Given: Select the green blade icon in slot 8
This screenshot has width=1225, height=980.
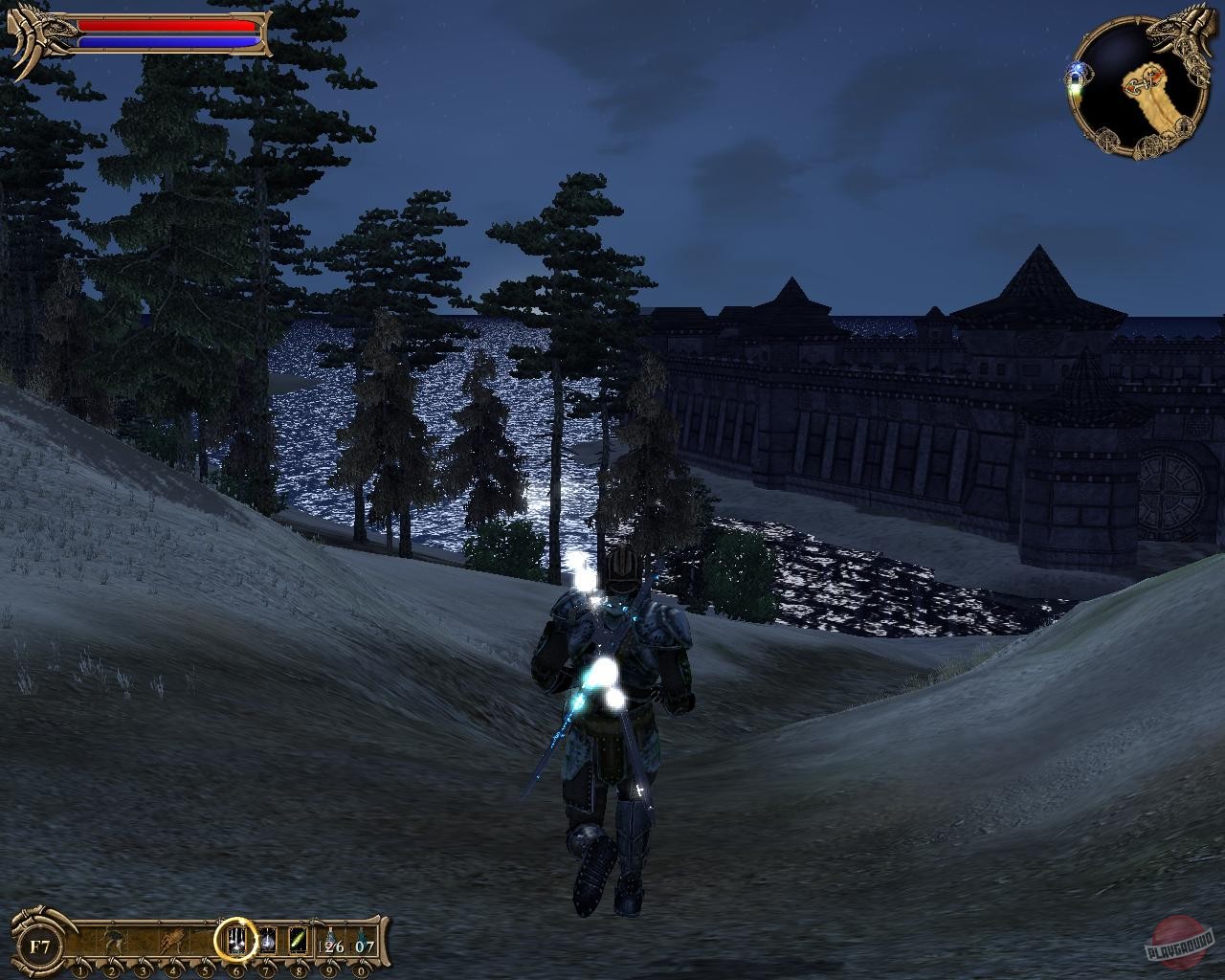Looking at the screenshot, I should 297,941.
